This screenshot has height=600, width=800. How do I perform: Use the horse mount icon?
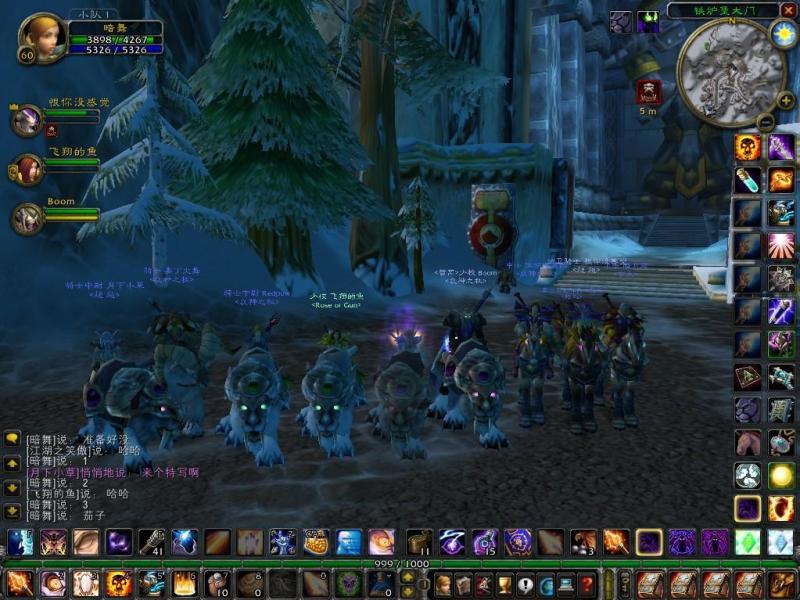click(747, 442)
